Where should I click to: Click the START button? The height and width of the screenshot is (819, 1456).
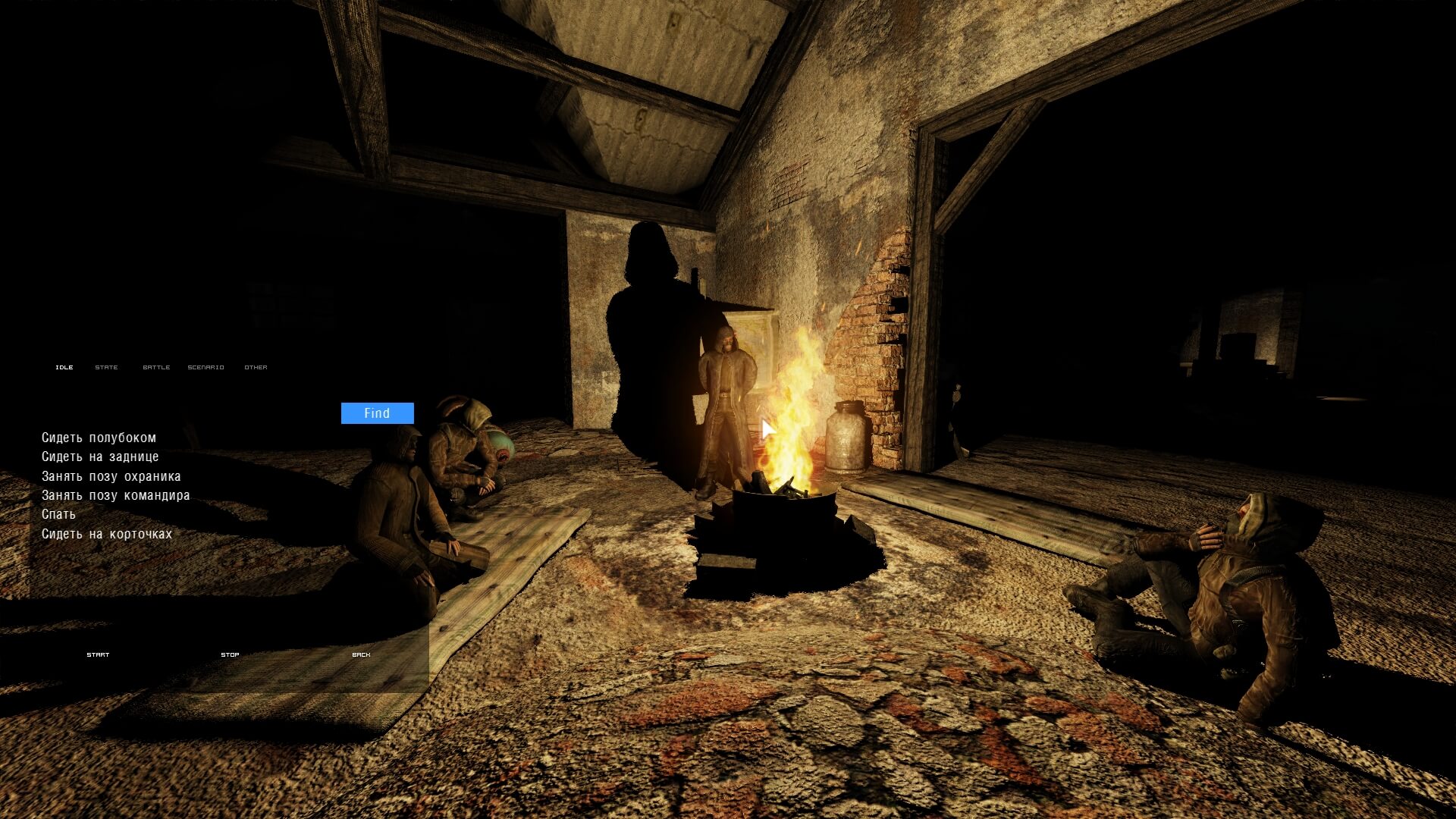tap(98, 654)
